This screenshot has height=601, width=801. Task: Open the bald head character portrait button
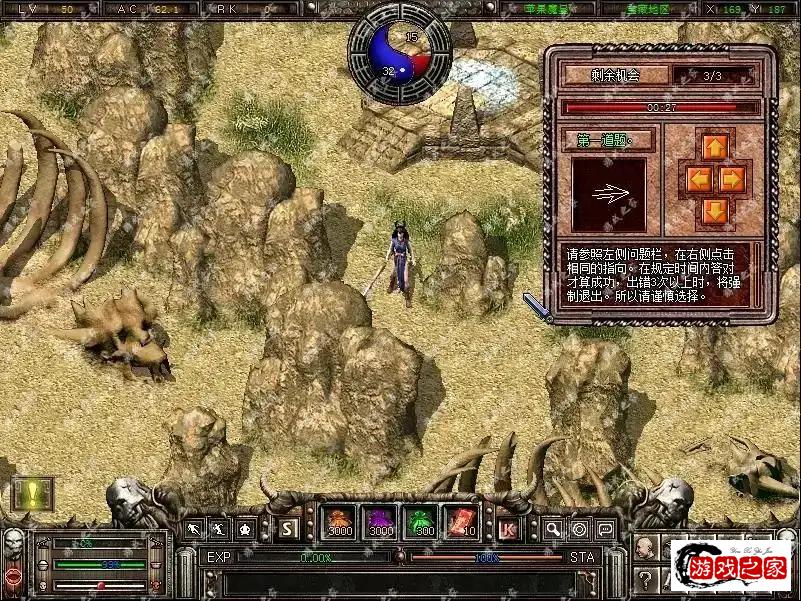[x=646, y=548]
